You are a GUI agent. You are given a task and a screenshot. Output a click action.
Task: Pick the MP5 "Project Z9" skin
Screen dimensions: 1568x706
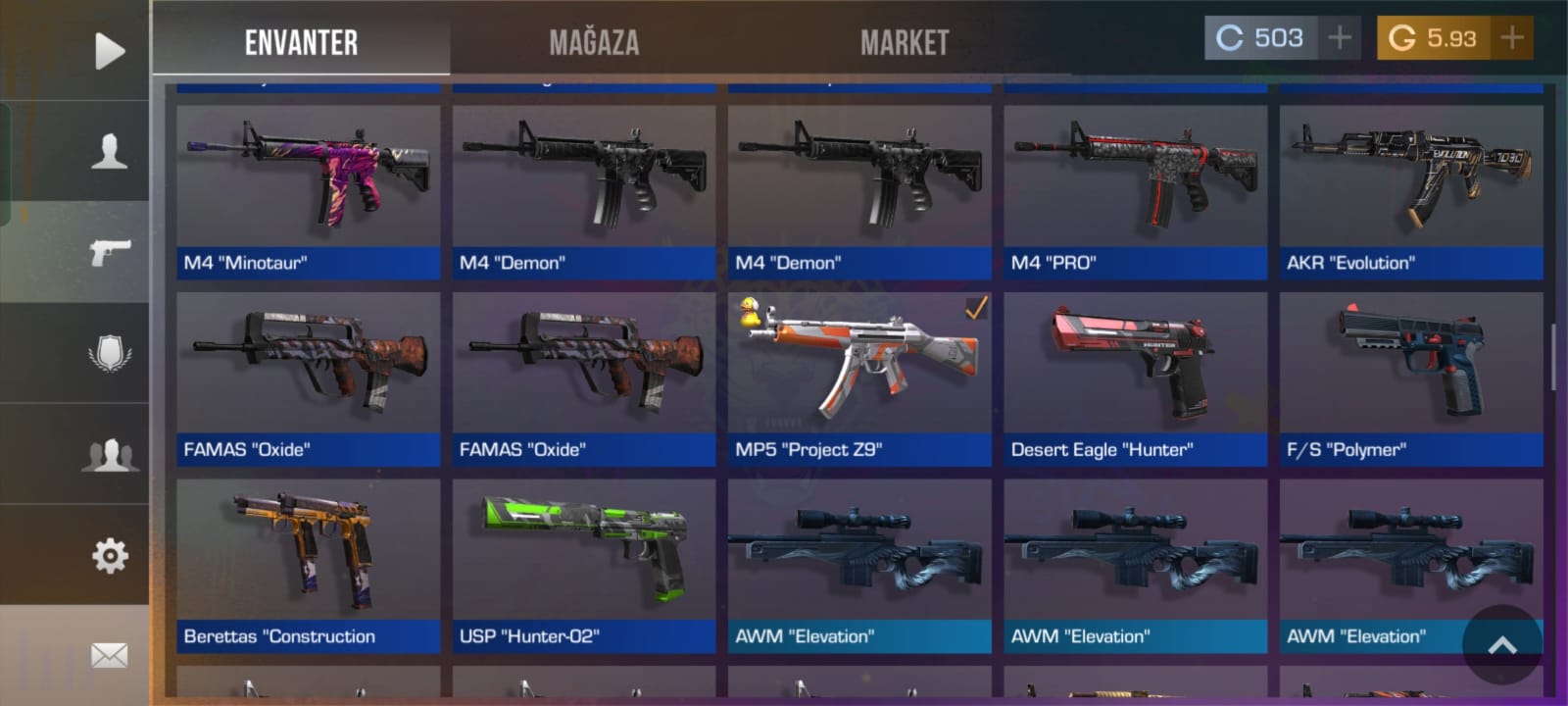pos(859,378)
